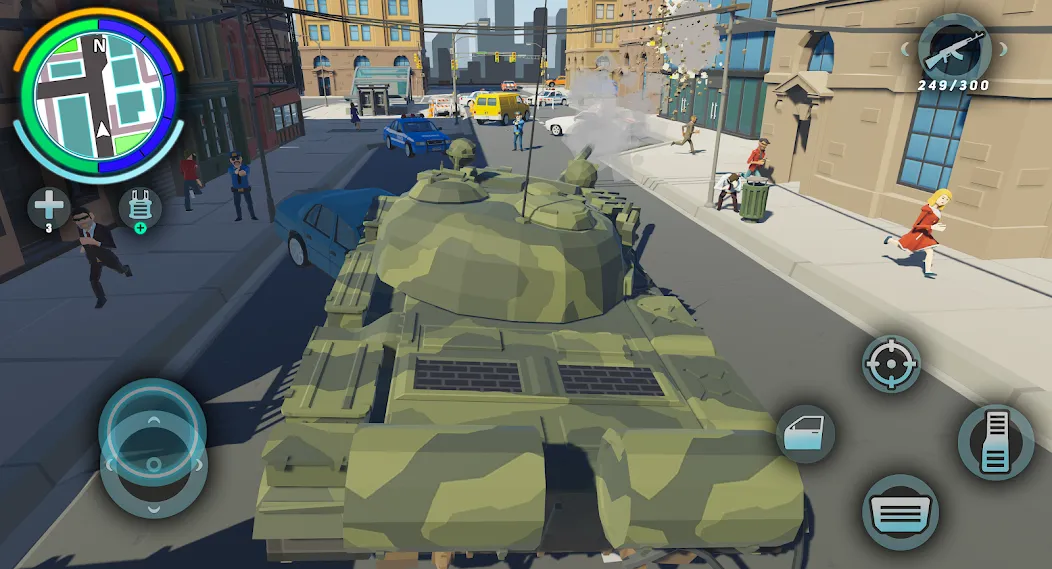Activate the crosshair aim button
The width and height of the screenshot is (1052, 569).
point(891,363)
